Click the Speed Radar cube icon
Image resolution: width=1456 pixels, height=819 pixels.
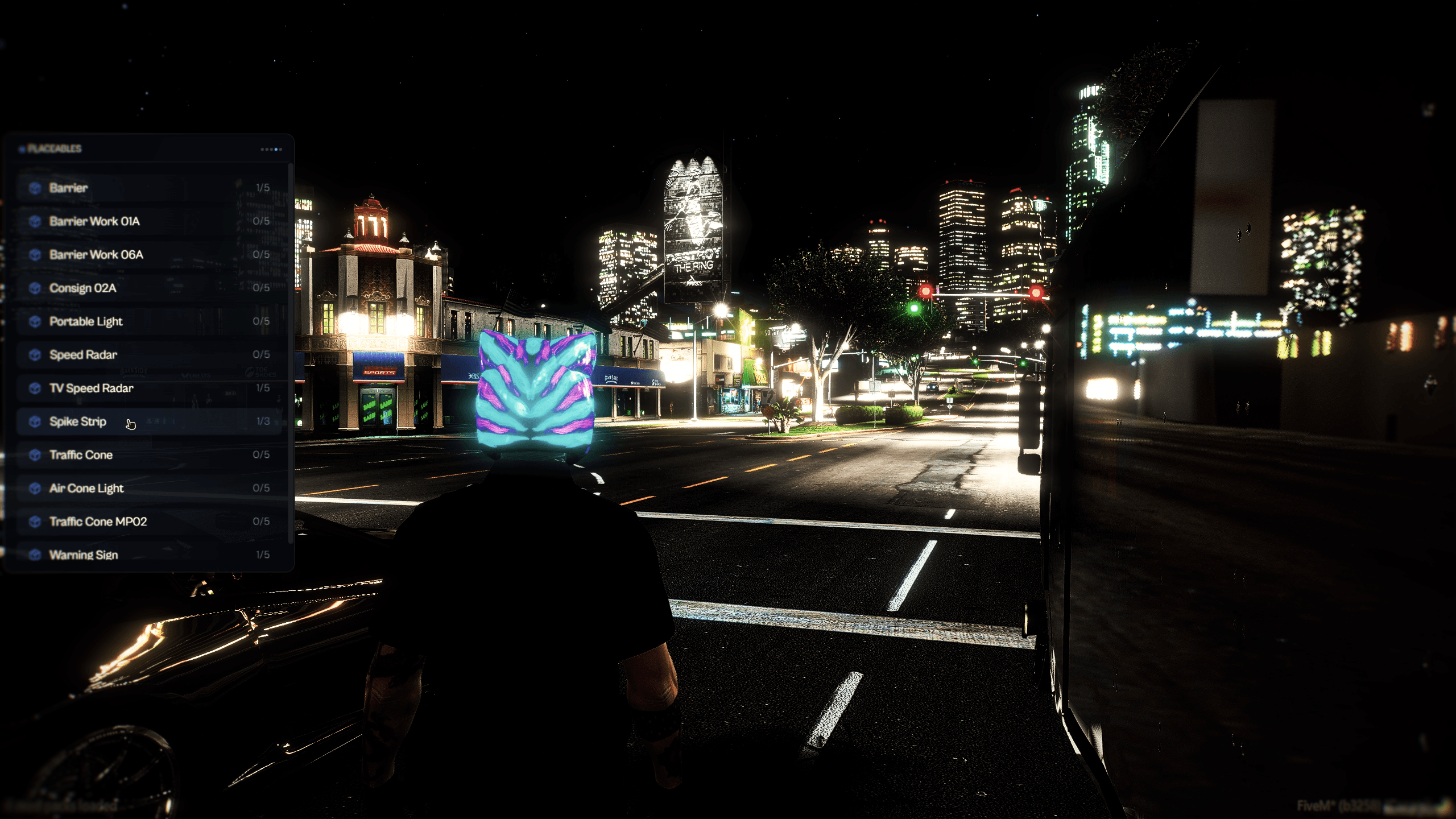tap(35, 355)
